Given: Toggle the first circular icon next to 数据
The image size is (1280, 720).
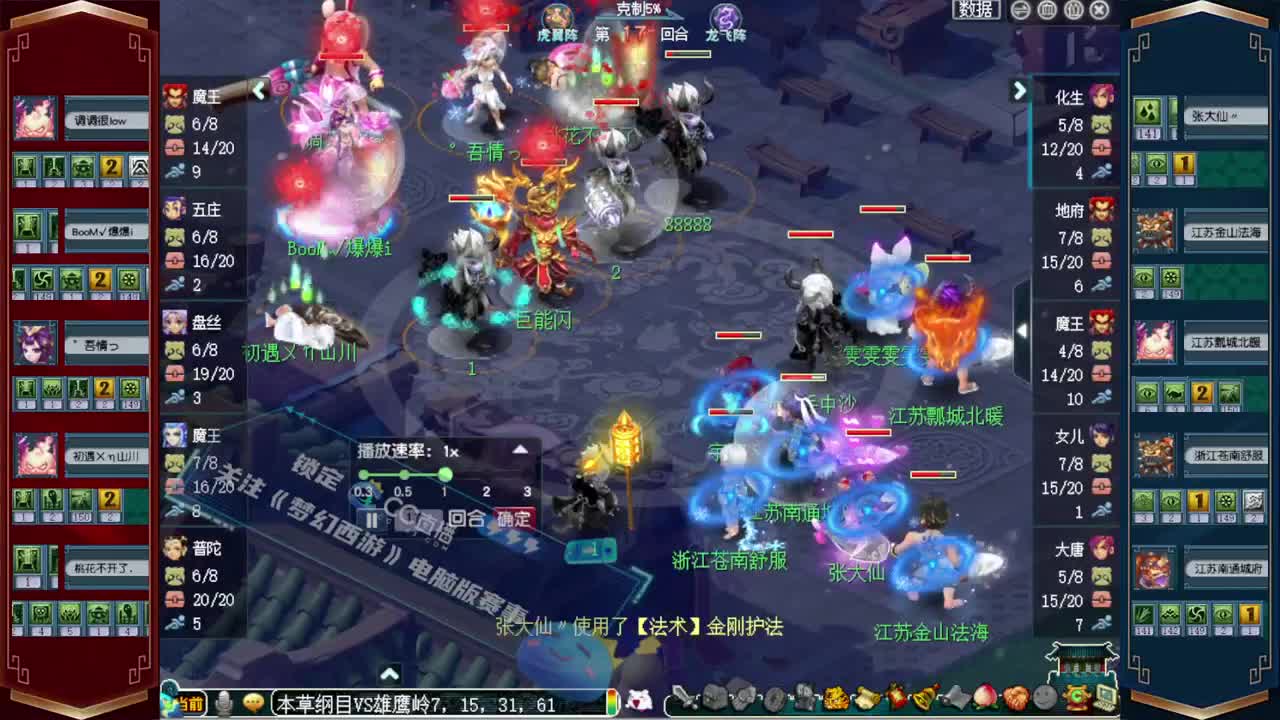Looking at the screenshot, I should tap(1021, 9).
